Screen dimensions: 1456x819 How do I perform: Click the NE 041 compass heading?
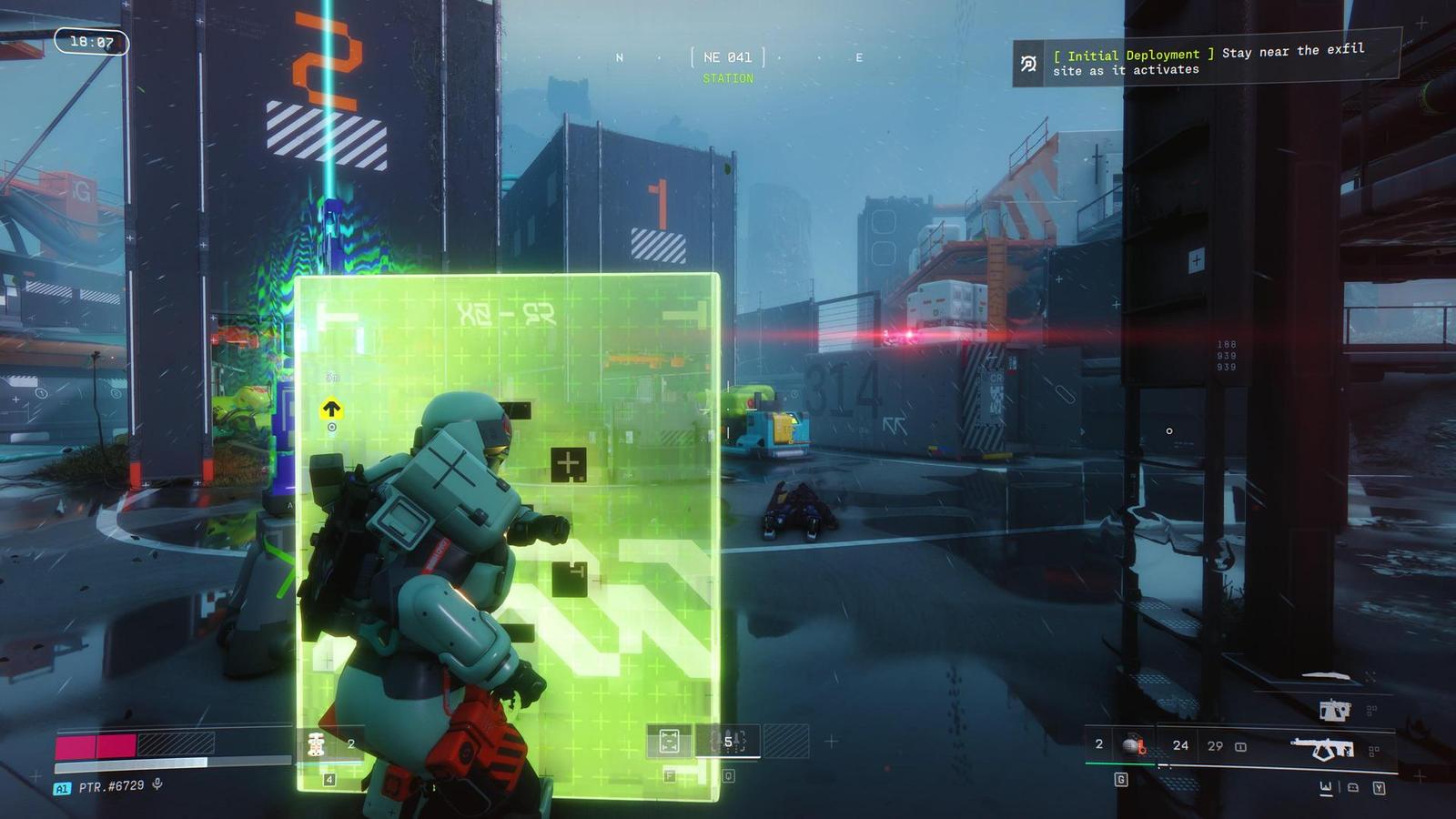[727, 57]
